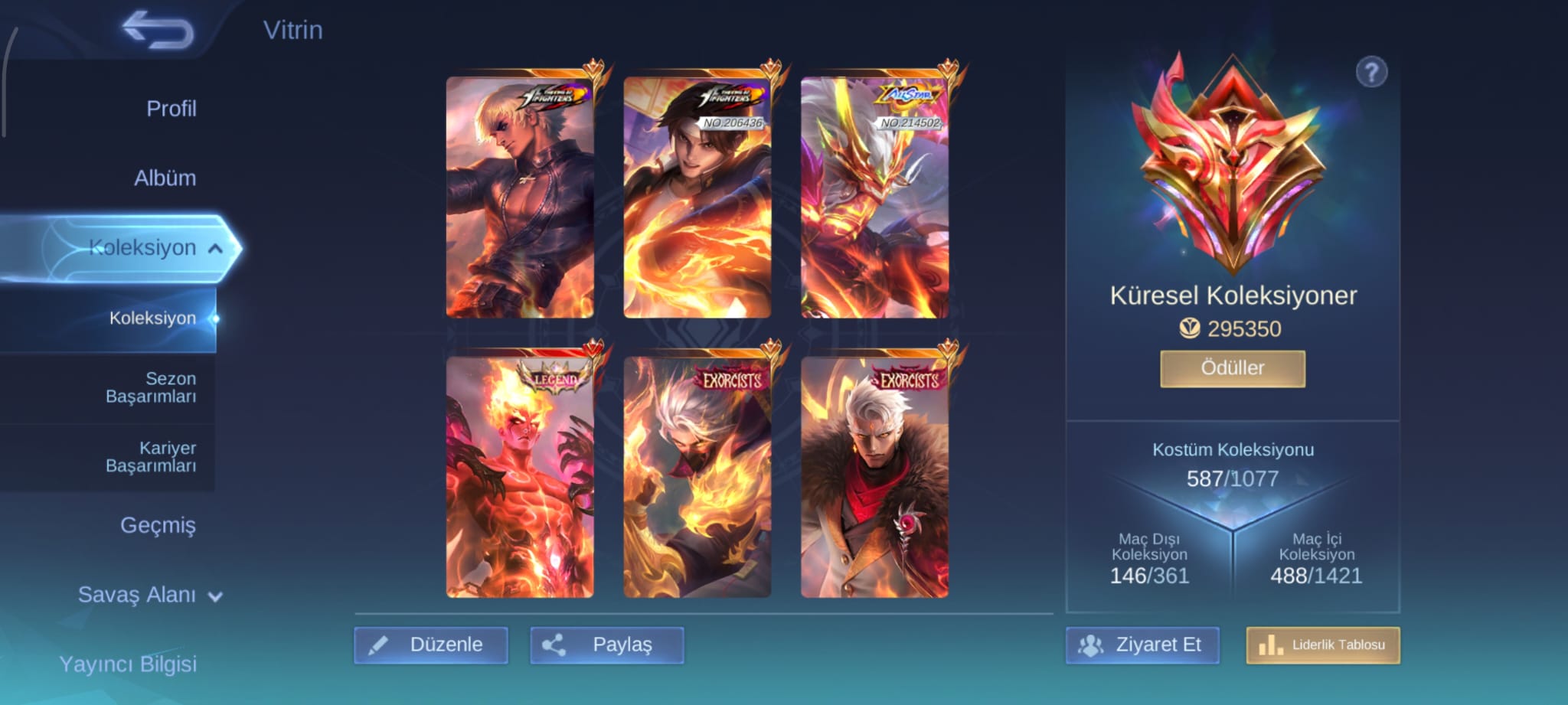Open Sezon Başarımları sub-tab
Viewport: 1568px width, 705px height.
(x=151, y=387)
